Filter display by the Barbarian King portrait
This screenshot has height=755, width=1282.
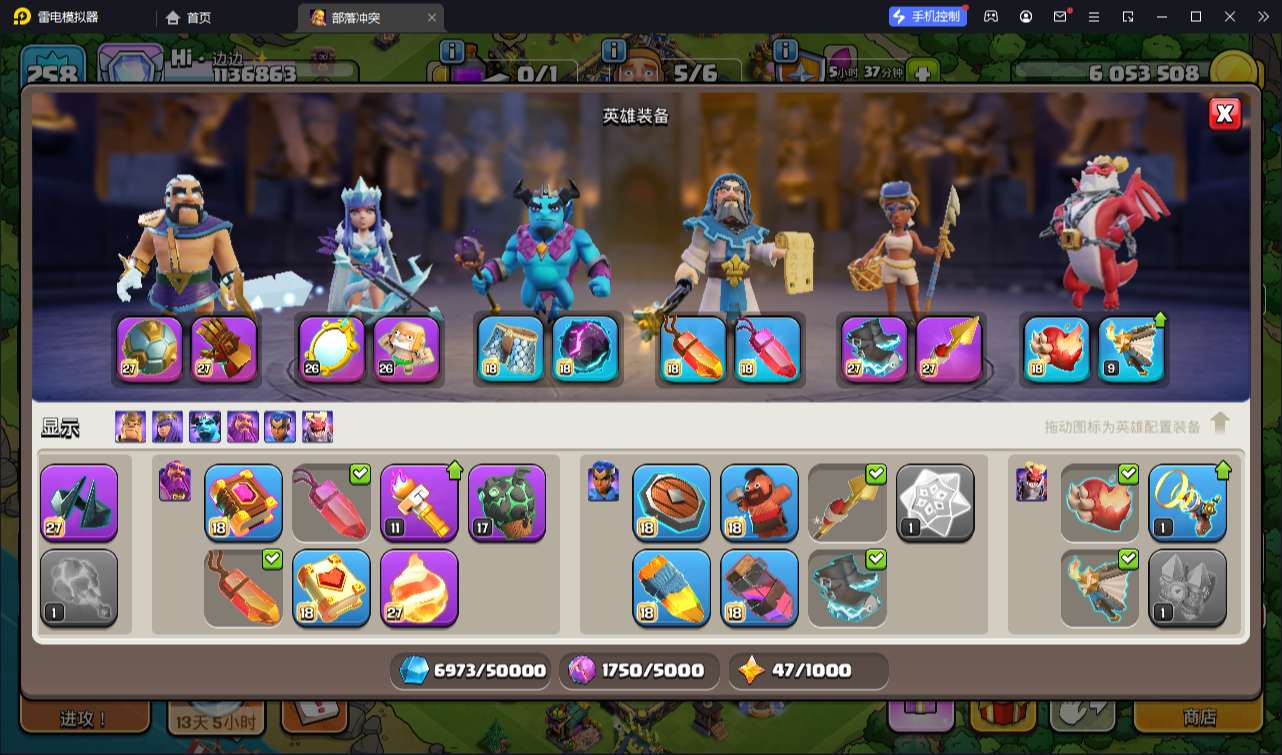point(130,427)
